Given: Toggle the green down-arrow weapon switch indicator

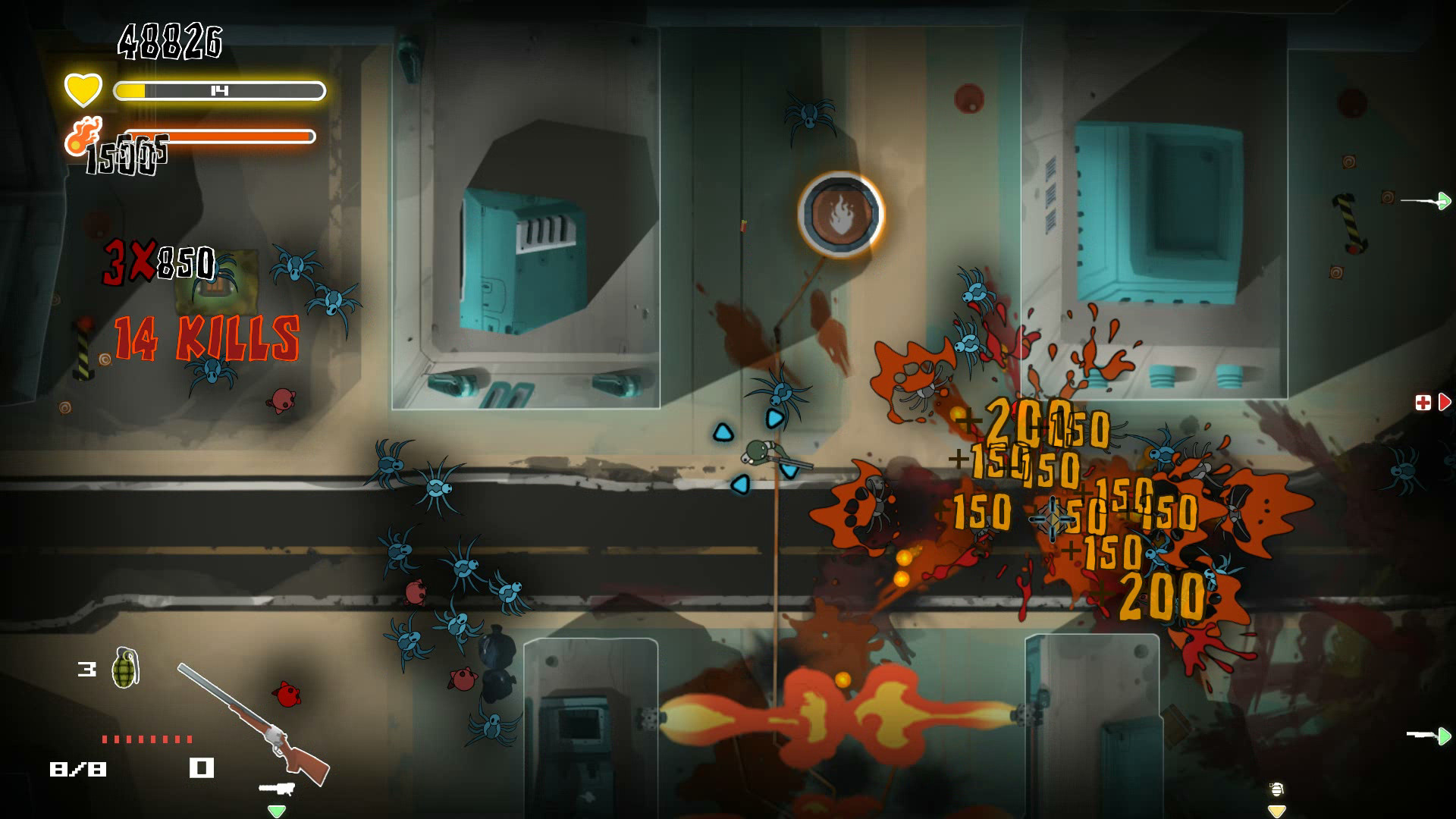Looking at the screenshot, I should (277, 810).
